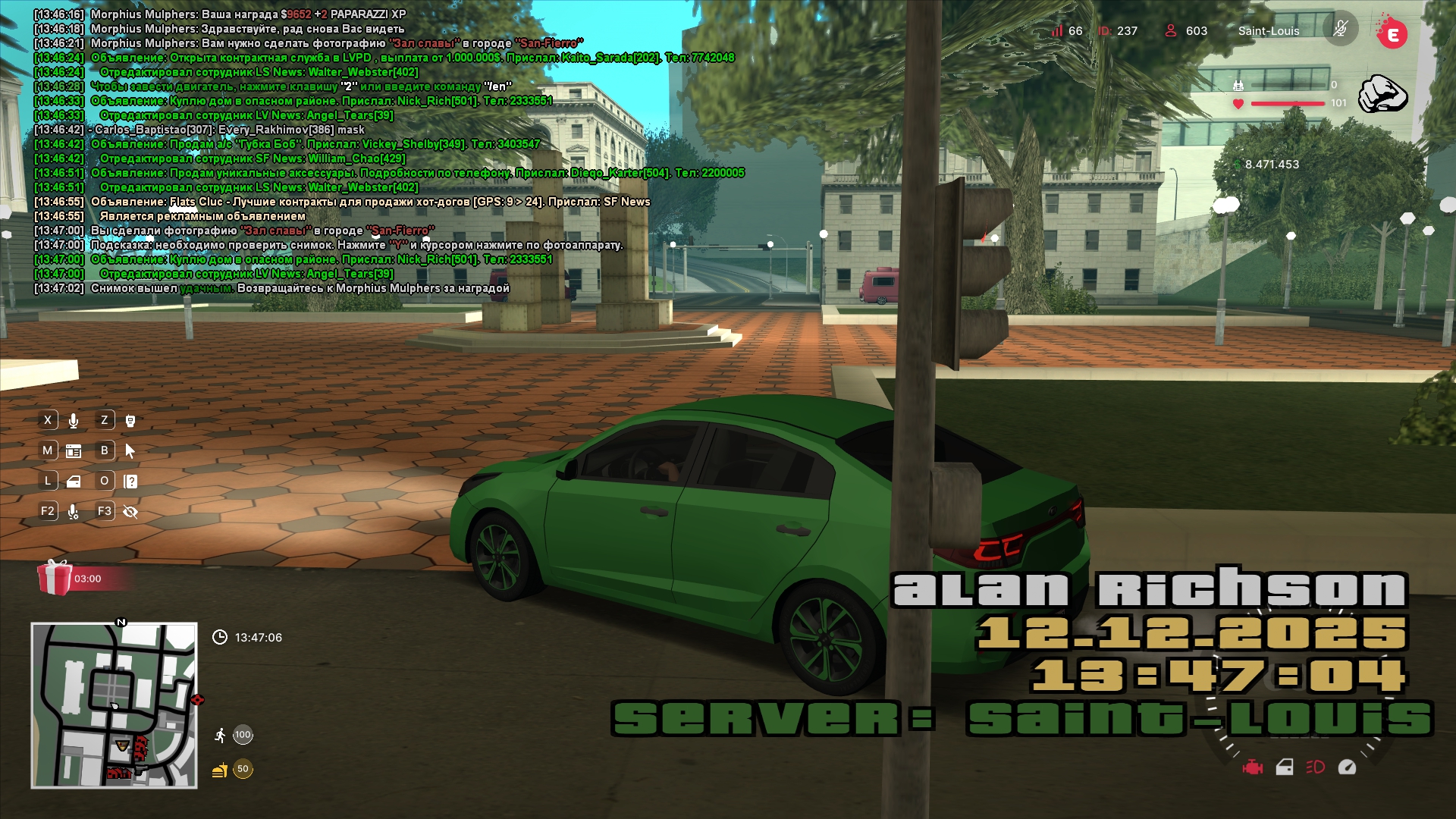This screenshot has height=819, width=1456.
Task: Click the microphone icon beside the X key
Action: click(x=74, y=421)
